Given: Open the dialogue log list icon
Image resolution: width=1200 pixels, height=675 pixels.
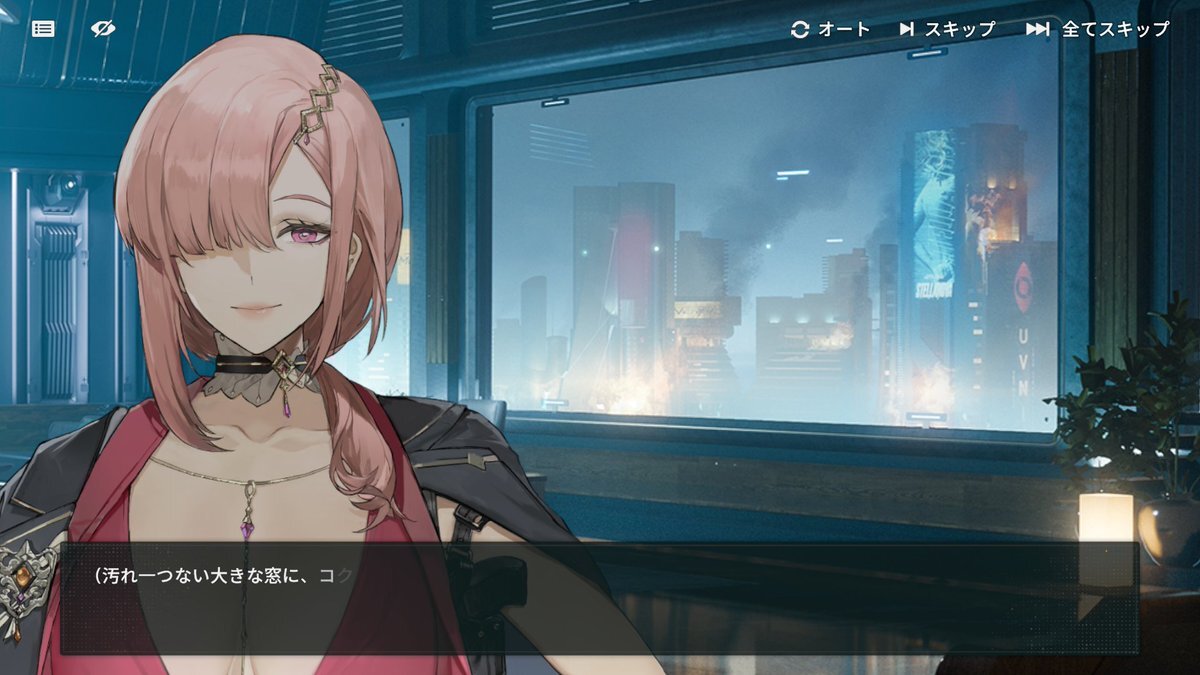Looking at the screenshot, I should click(x=43, y=29).
